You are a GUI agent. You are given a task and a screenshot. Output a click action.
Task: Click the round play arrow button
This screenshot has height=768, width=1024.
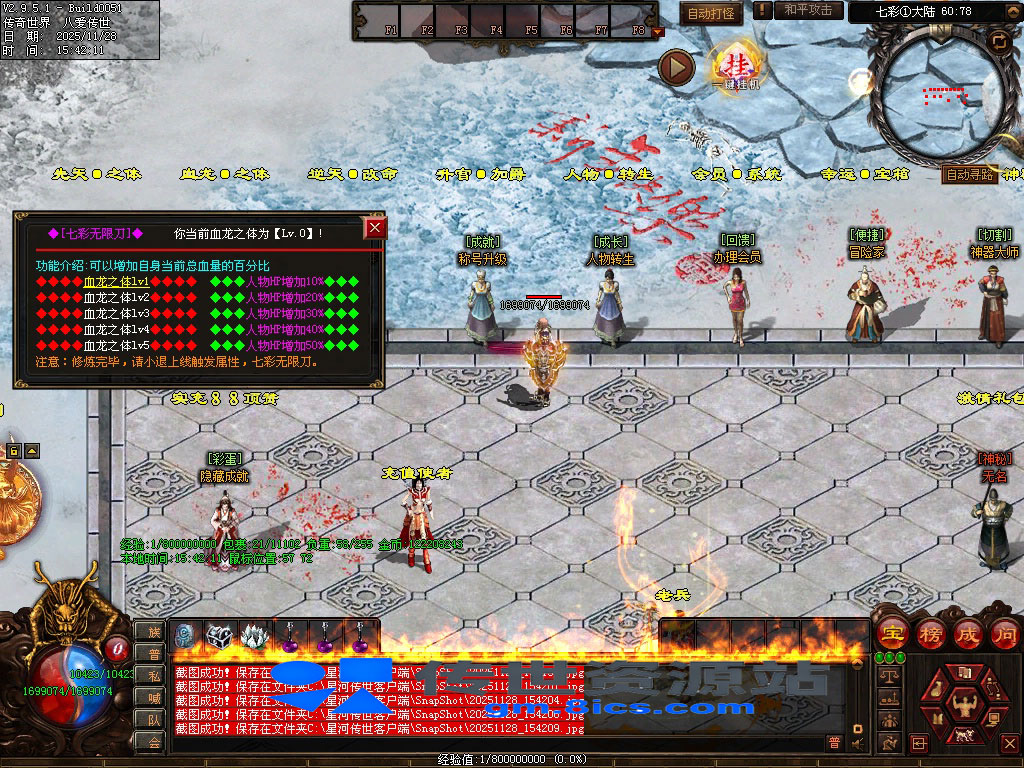click(x=677, y=67)
